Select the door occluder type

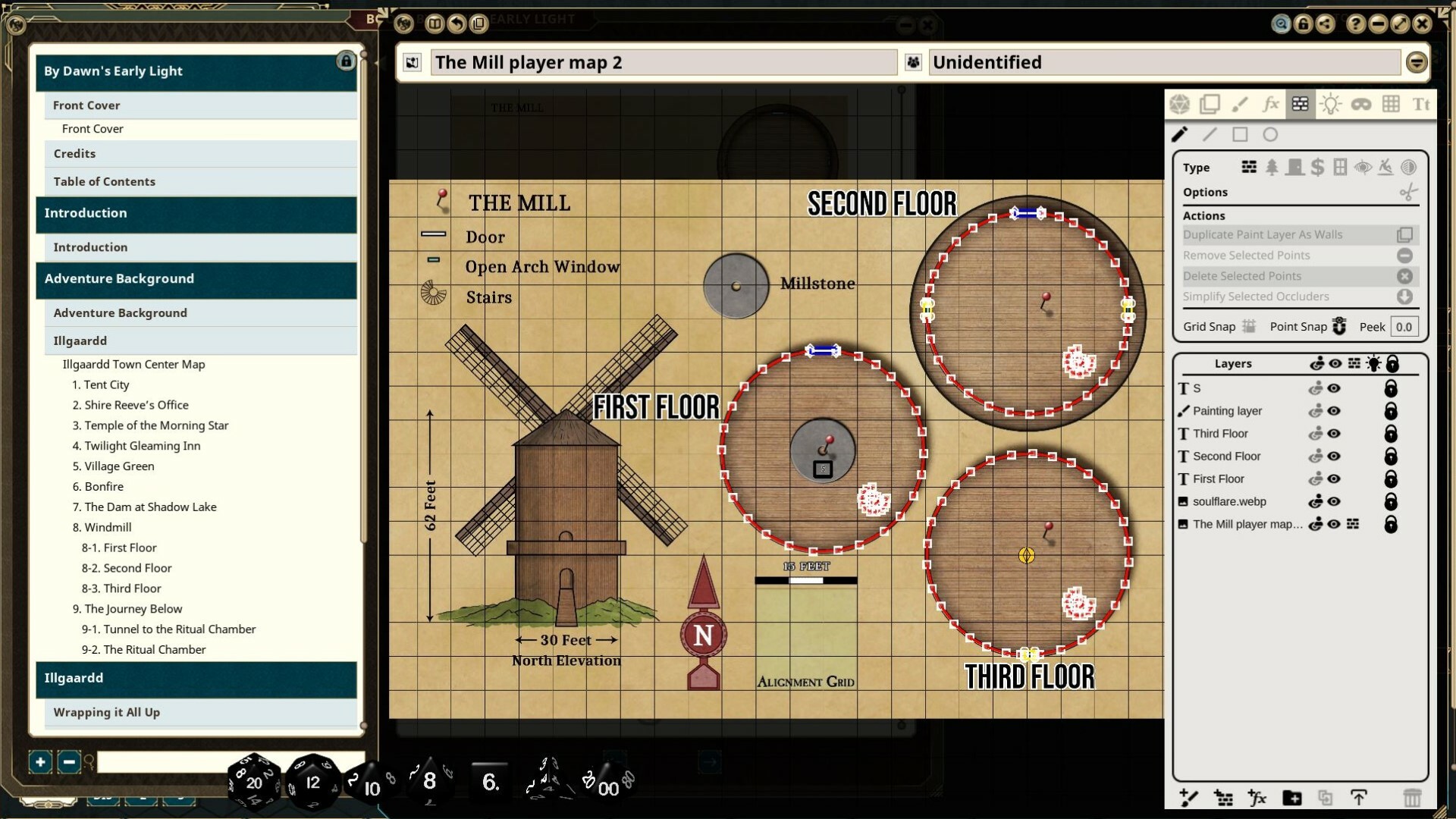(x=1294, y=167)
